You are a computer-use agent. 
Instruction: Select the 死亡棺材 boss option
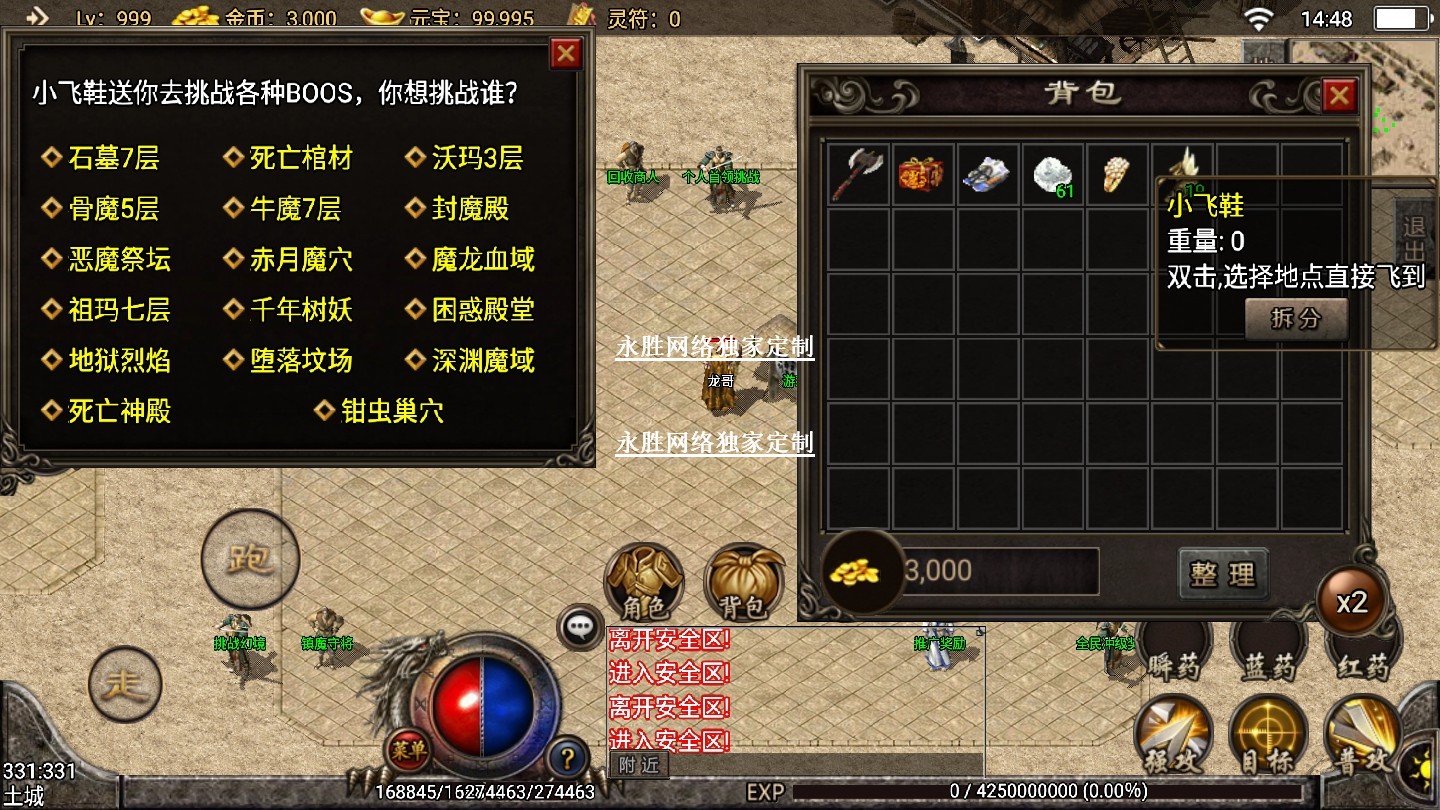(300, 158)
